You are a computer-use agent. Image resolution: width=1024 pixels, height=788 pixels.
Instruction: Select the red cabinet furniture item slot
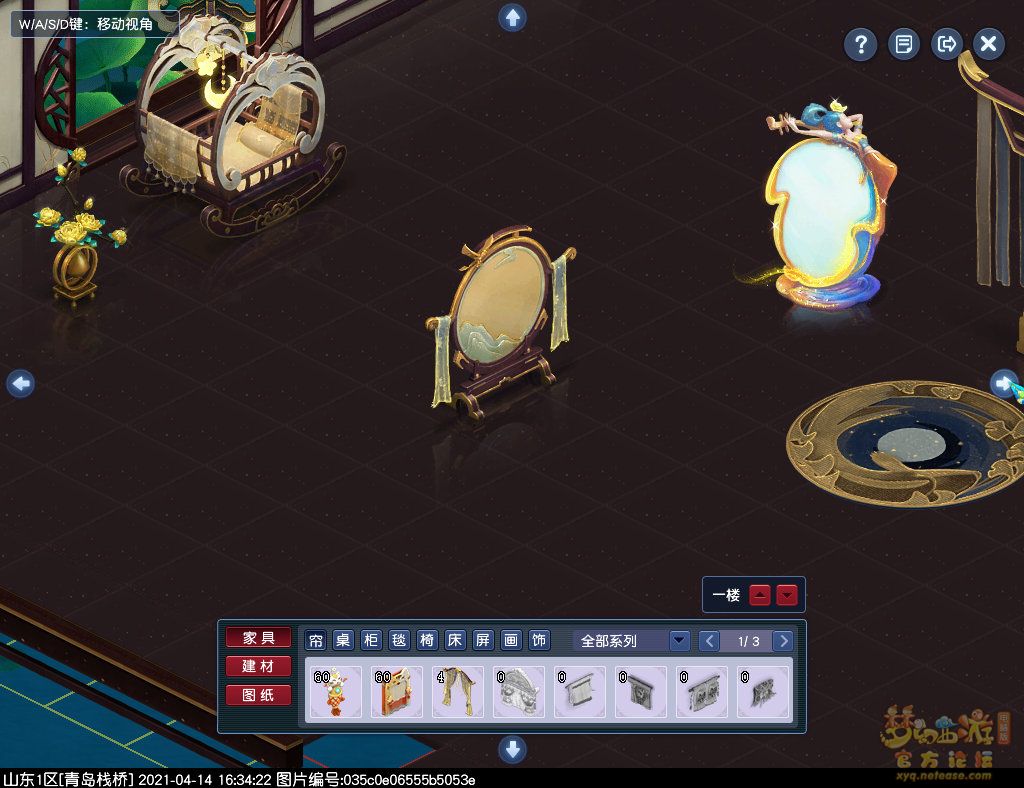point(397,692)
